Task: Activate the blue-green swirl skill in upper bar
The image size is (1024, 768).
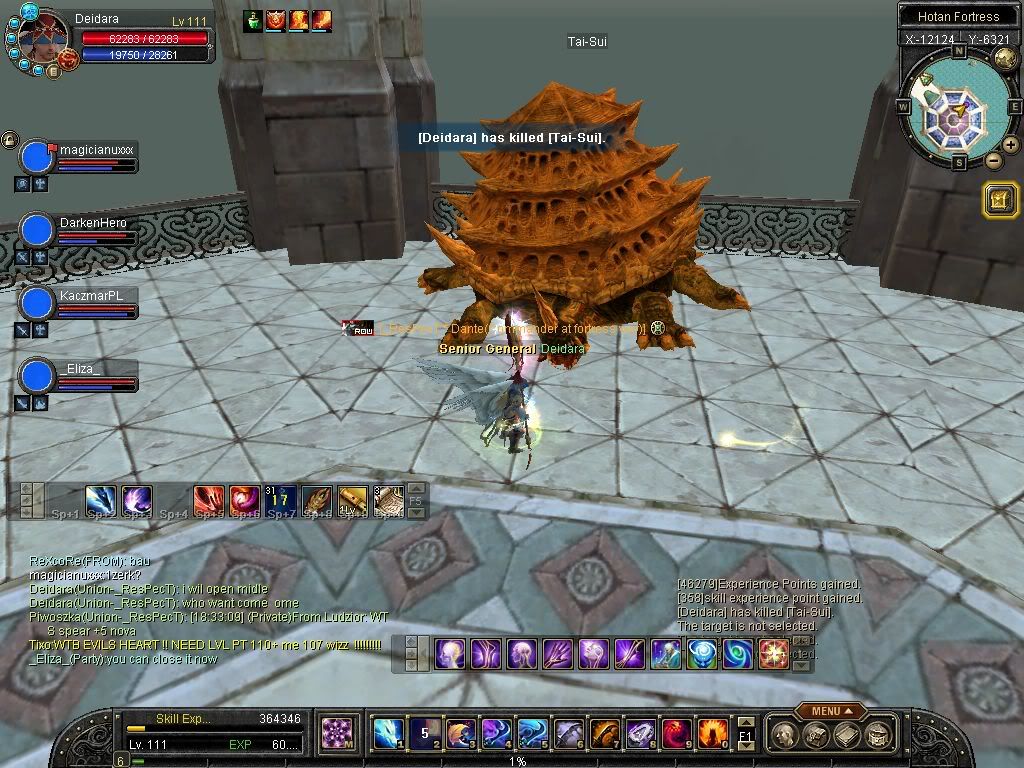Action: pos(738,654)
